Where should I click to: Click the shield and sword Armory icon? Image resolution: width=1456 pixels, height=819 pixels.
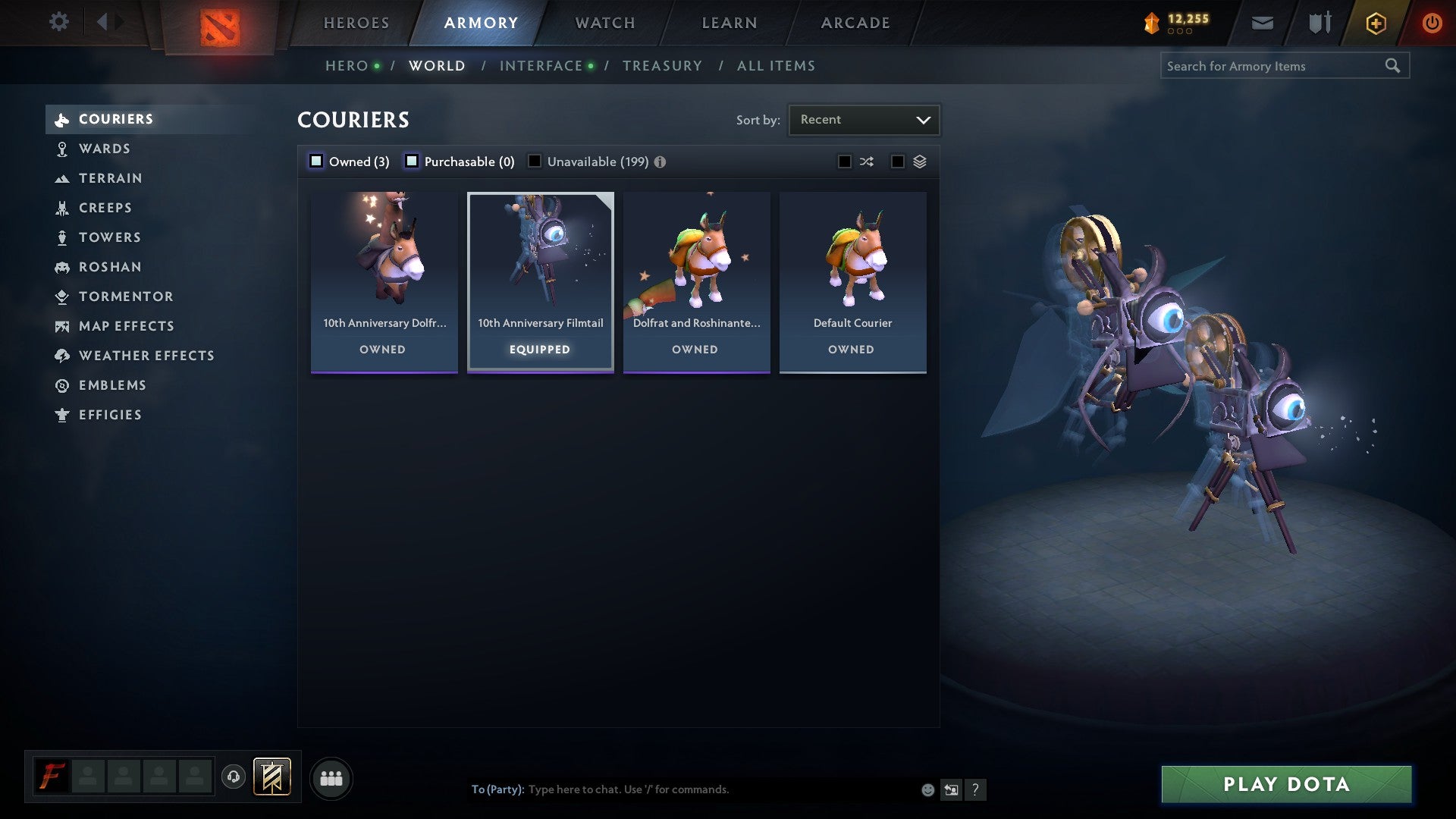pyautogui.click(x=1319, y=22)
